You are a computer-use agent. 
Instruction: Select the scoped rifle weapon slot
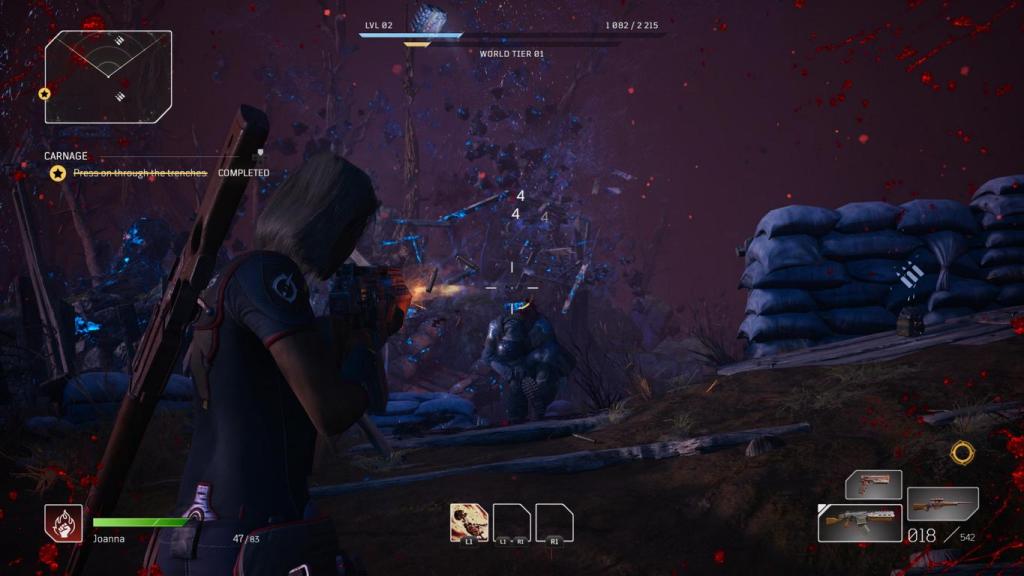(x=942, y=503)
